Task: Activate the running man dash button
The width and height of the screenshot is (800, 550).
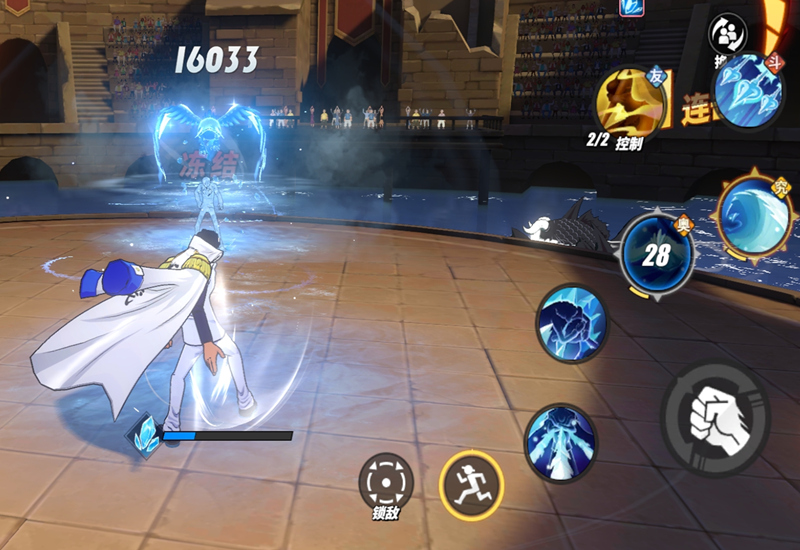Action: (470, 483)
